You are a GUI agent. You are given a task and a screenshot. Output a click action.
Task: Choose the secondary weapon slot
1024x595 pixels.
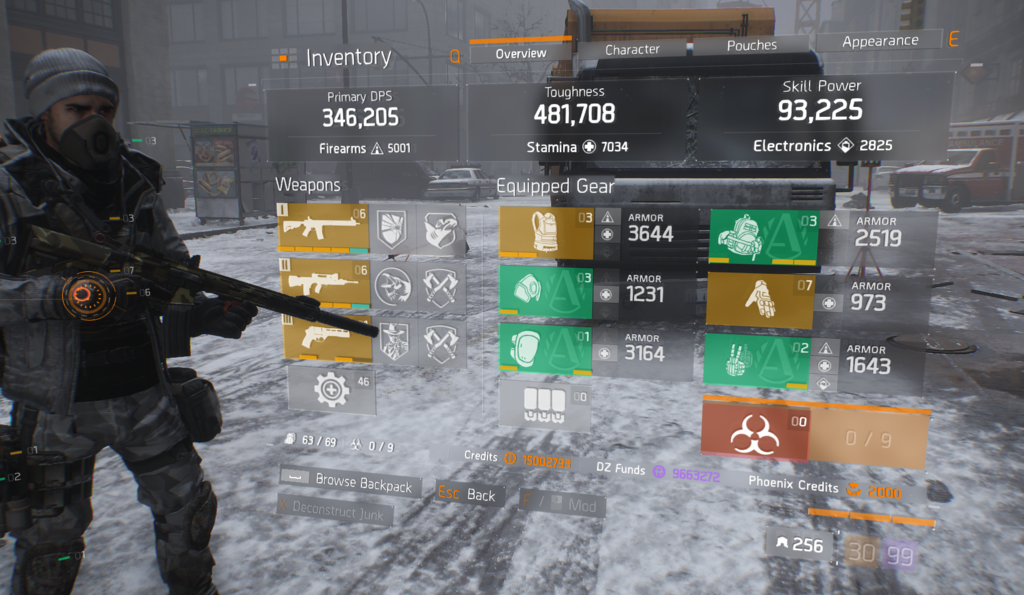323,285
